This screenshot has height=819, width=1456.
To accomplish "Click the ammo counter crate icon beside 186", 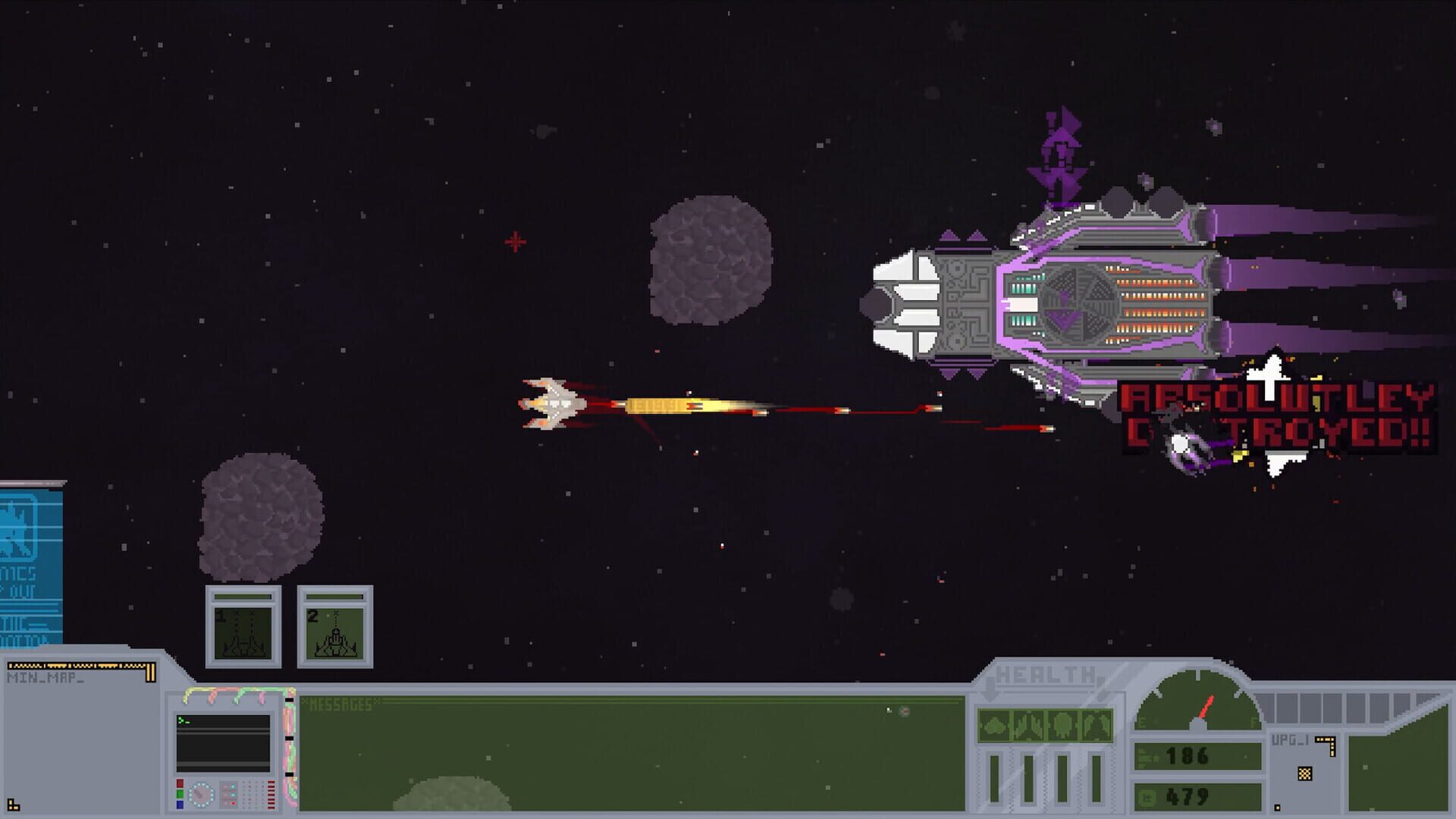I will pyautogui.click(x=1147, y=756).
